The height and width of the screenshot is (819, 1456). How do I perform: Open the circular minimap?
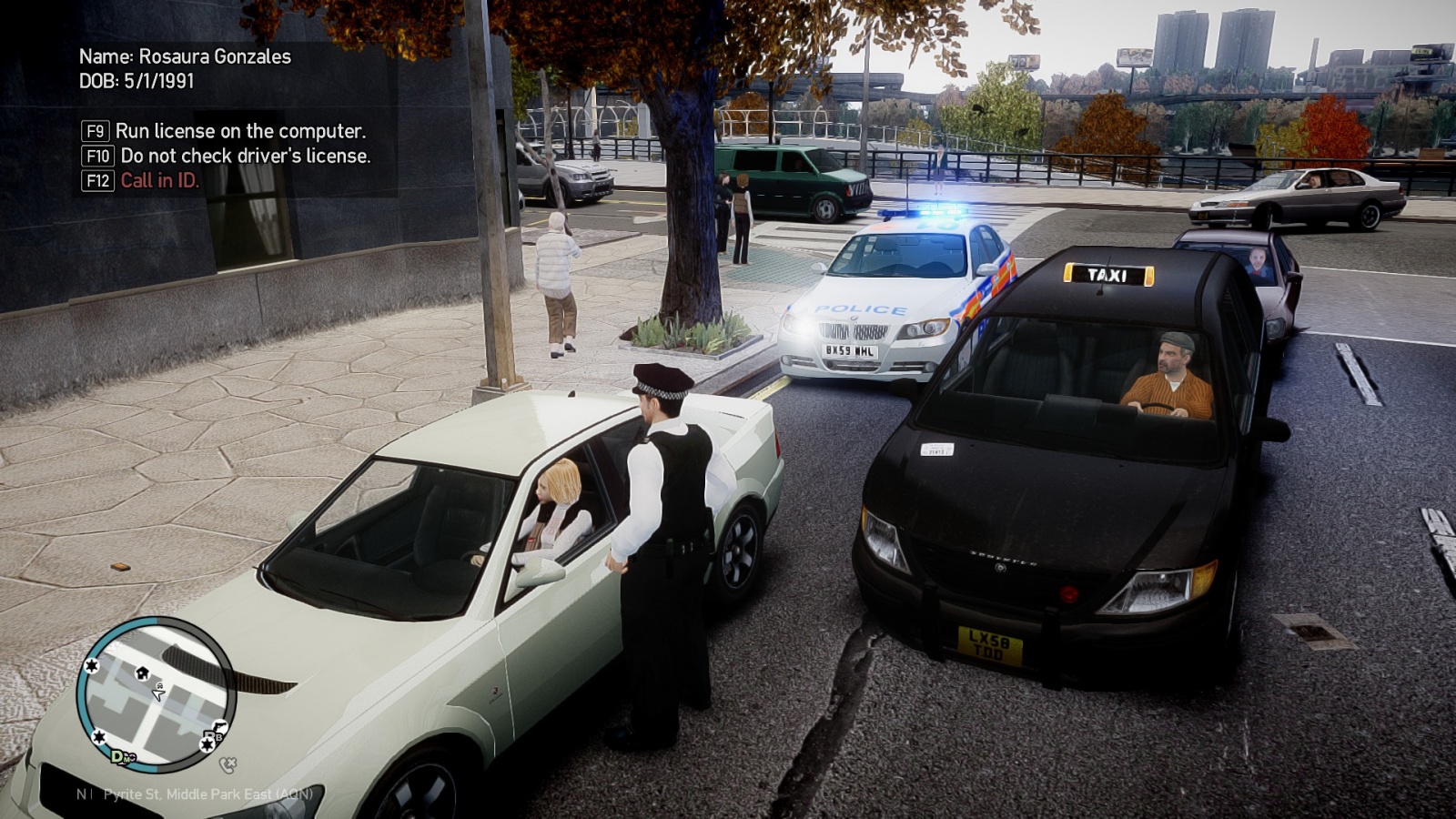[x=157, y=695]
